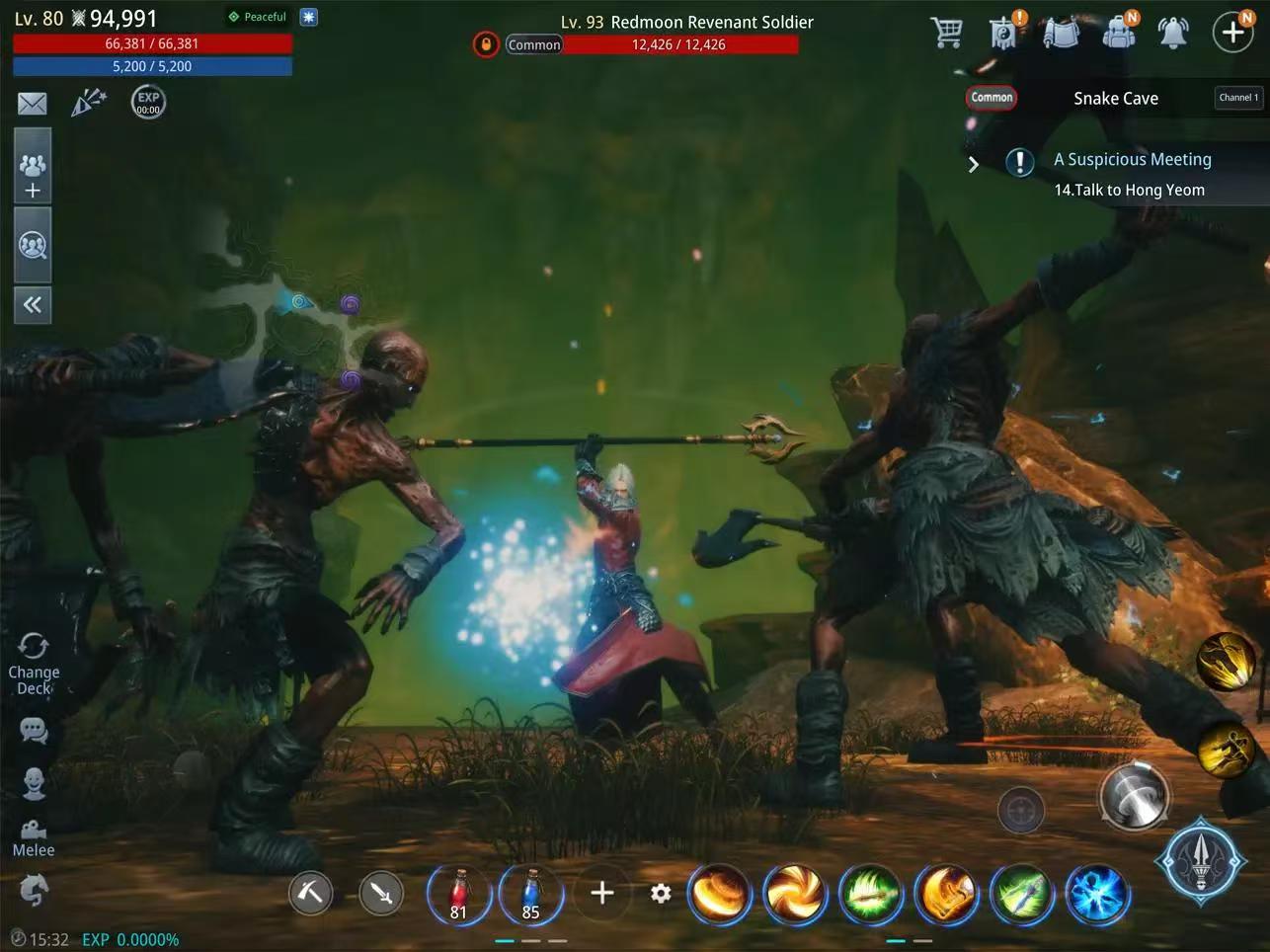Open the backpack inventory
The image size is (1270, 952).
click(x=1118, y=33)
